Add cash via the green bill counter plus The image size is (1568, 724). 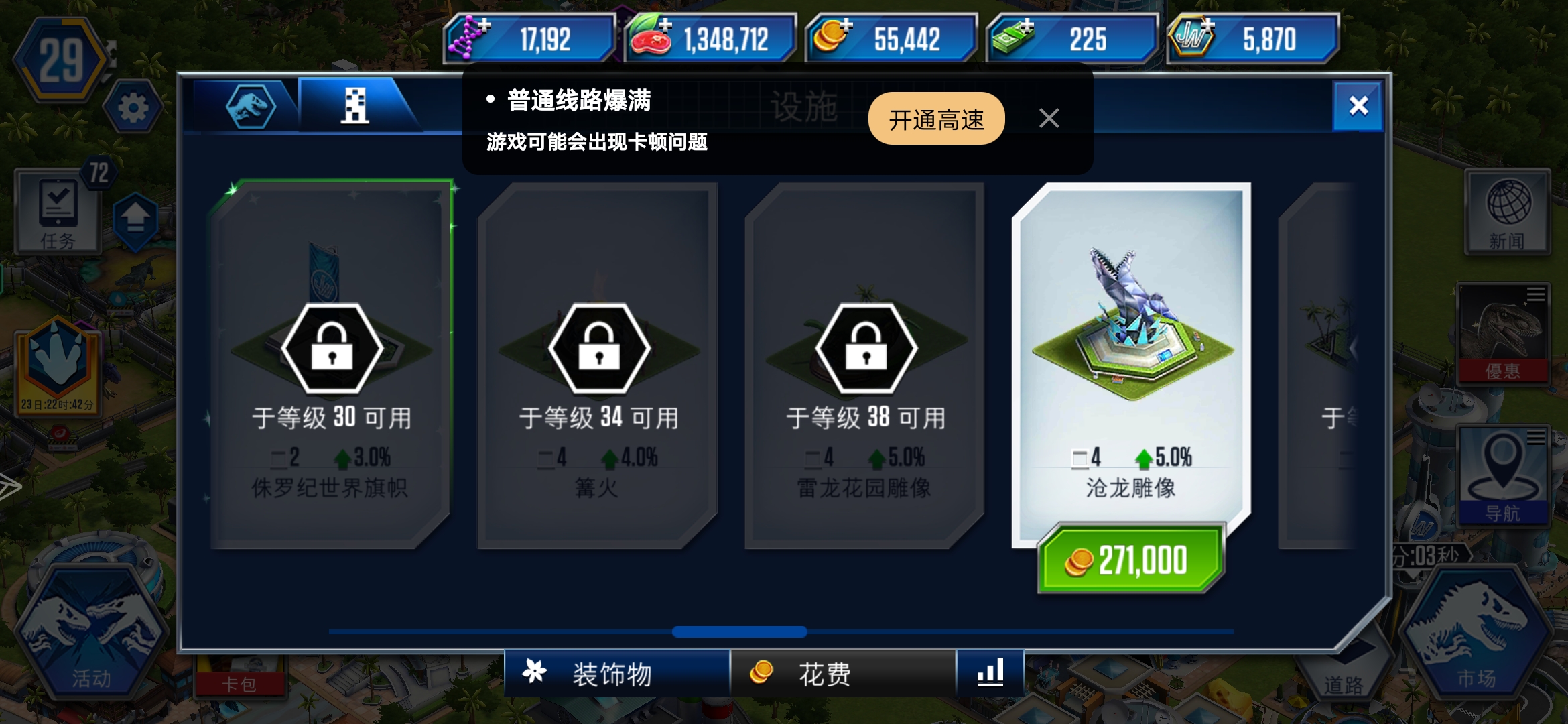click(x=1025, y=27)
